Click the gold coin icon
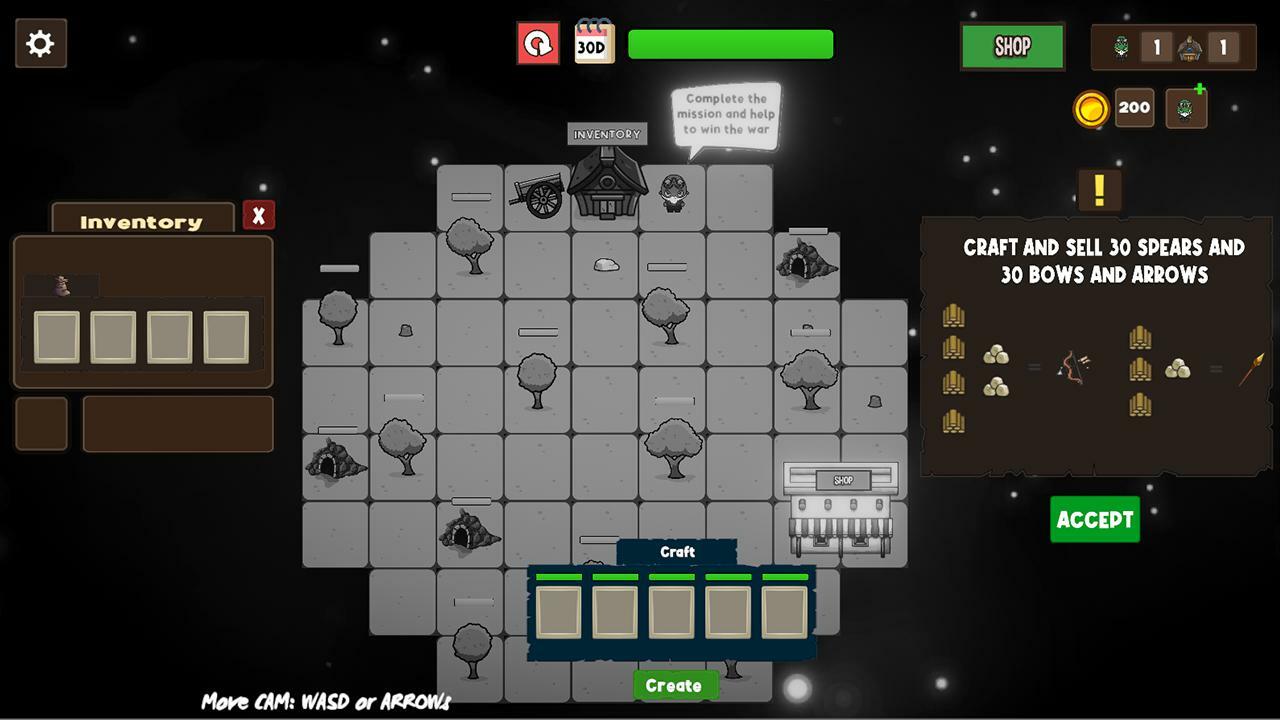Viewport: 1280px width, 720px height. [1091, 108]
